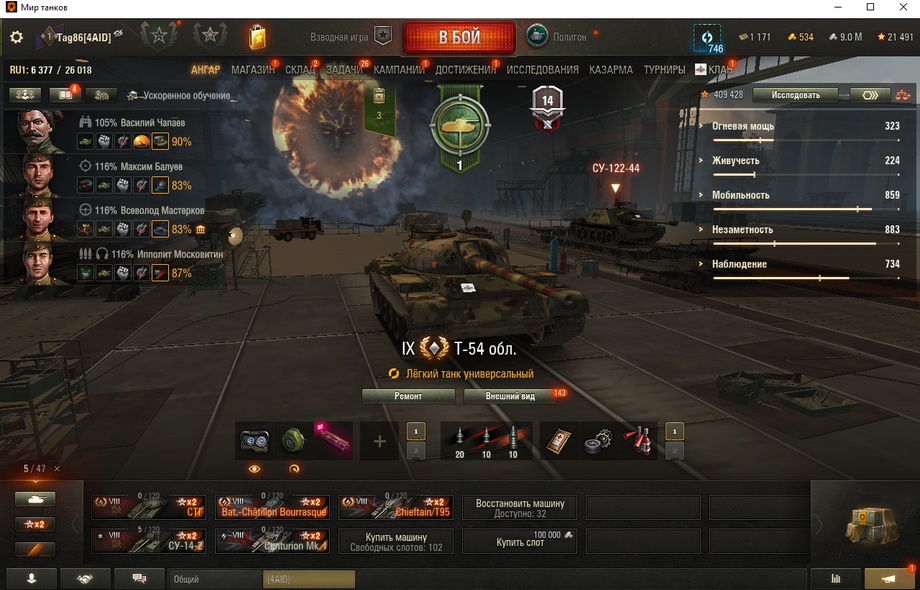The image size is (920, 590).
Task: Go to the ДОСТИЖЕНИЯ achievements tab
Action: click(466, 70)
